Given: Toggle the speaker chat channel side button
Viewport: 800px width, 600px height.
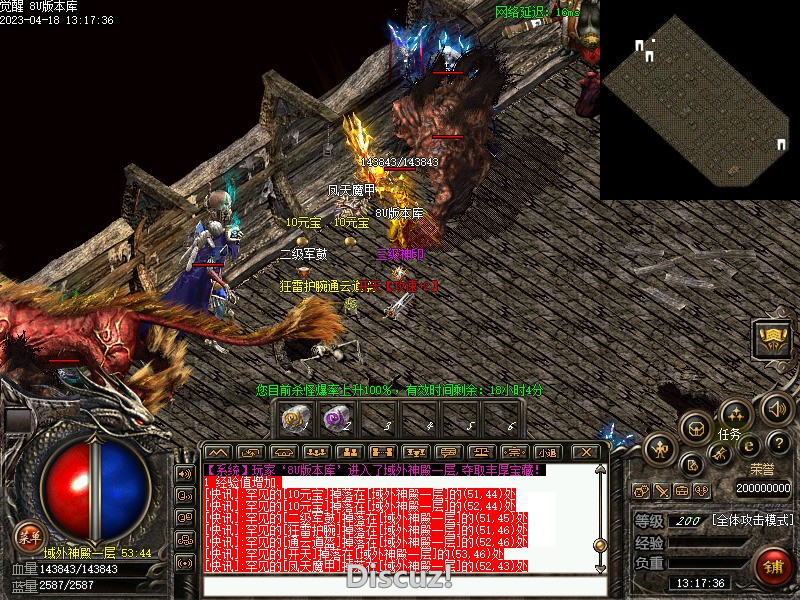Looking at the screenshot, I should coord(184,473).
